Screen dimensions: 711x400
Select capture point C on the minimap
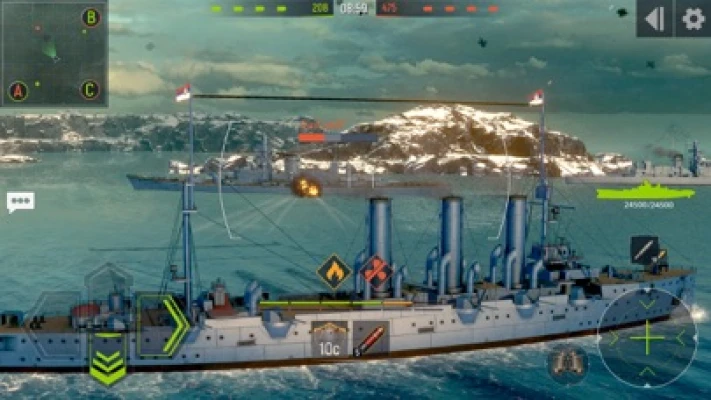click(90, 90)
